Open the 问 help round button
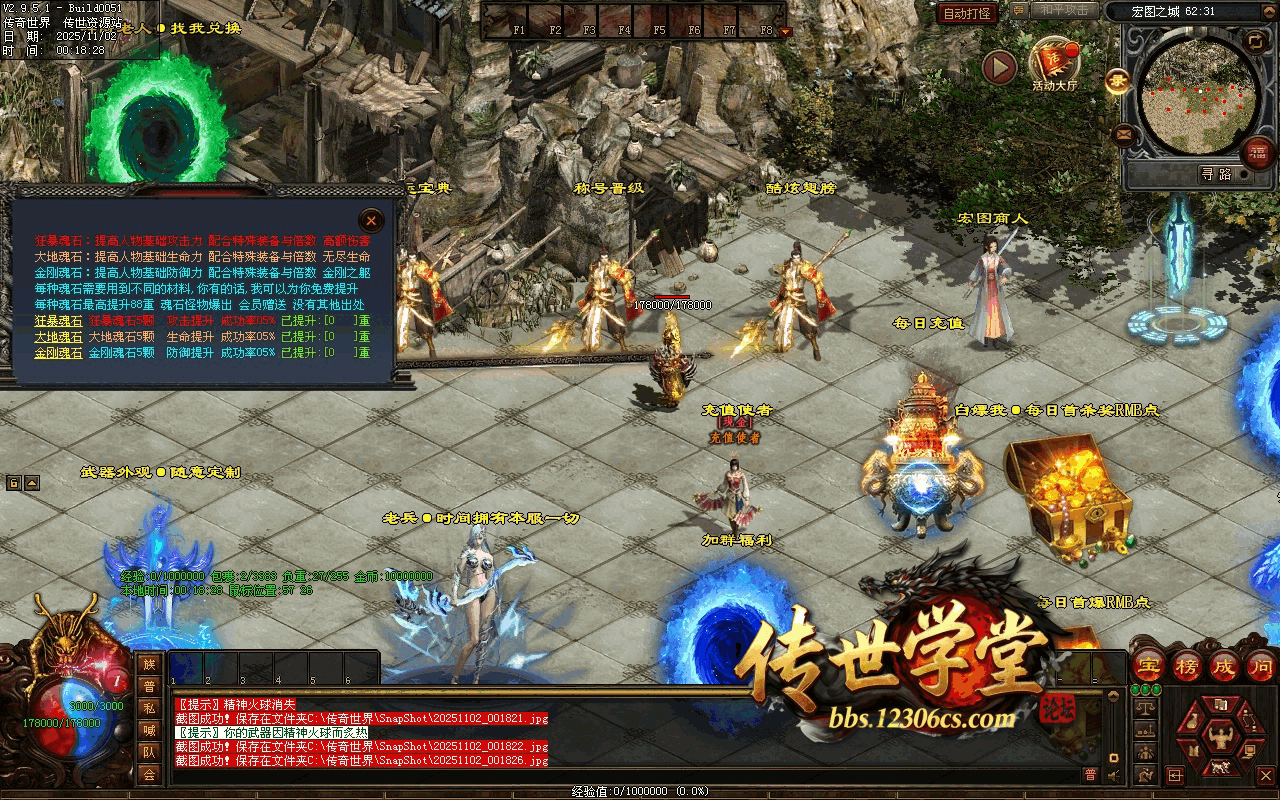The width and height of the screenshot is (1280, 800). click(1262, 665)
